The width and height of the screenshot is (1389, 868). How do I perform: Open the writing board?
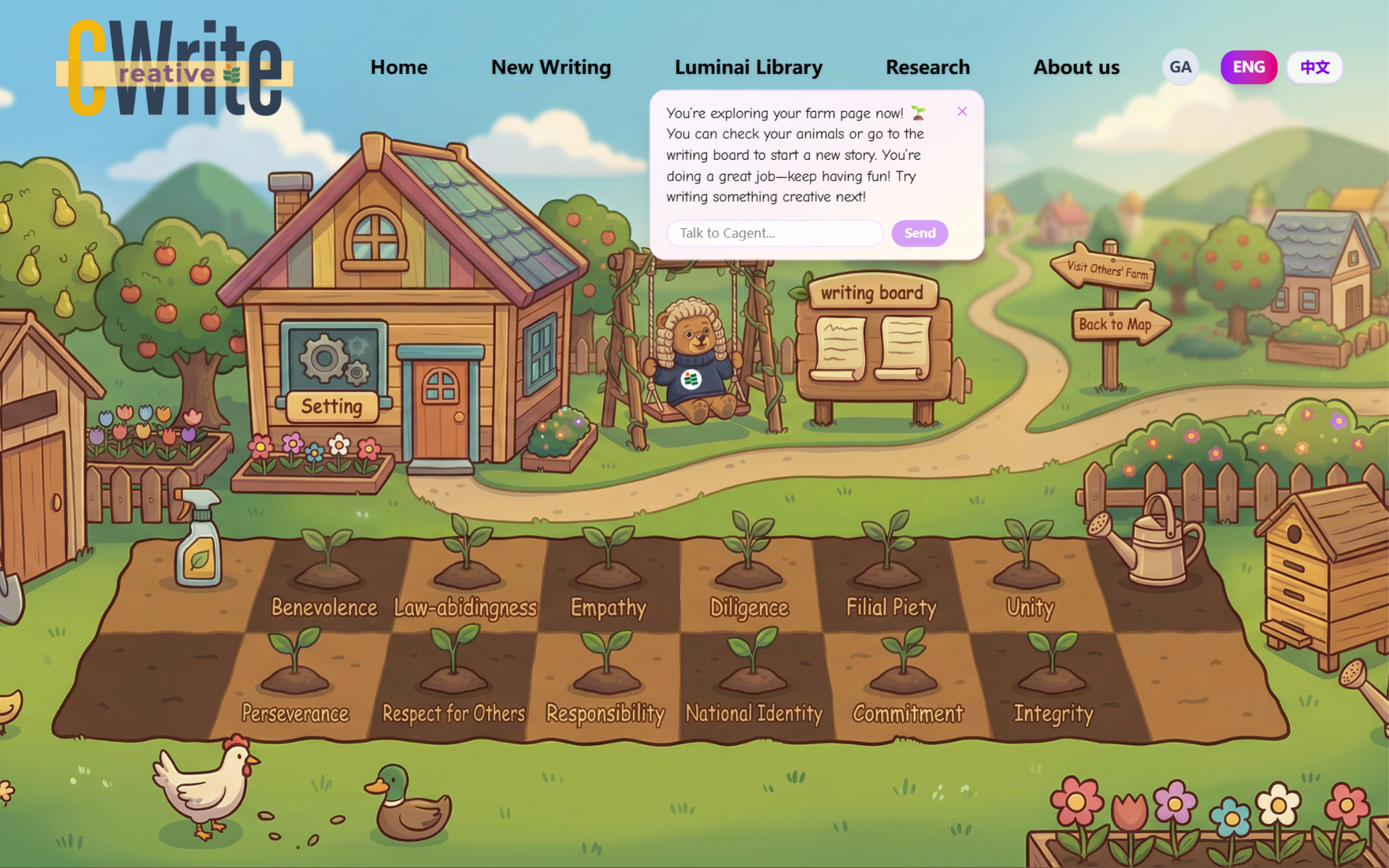tap(873, 339)
